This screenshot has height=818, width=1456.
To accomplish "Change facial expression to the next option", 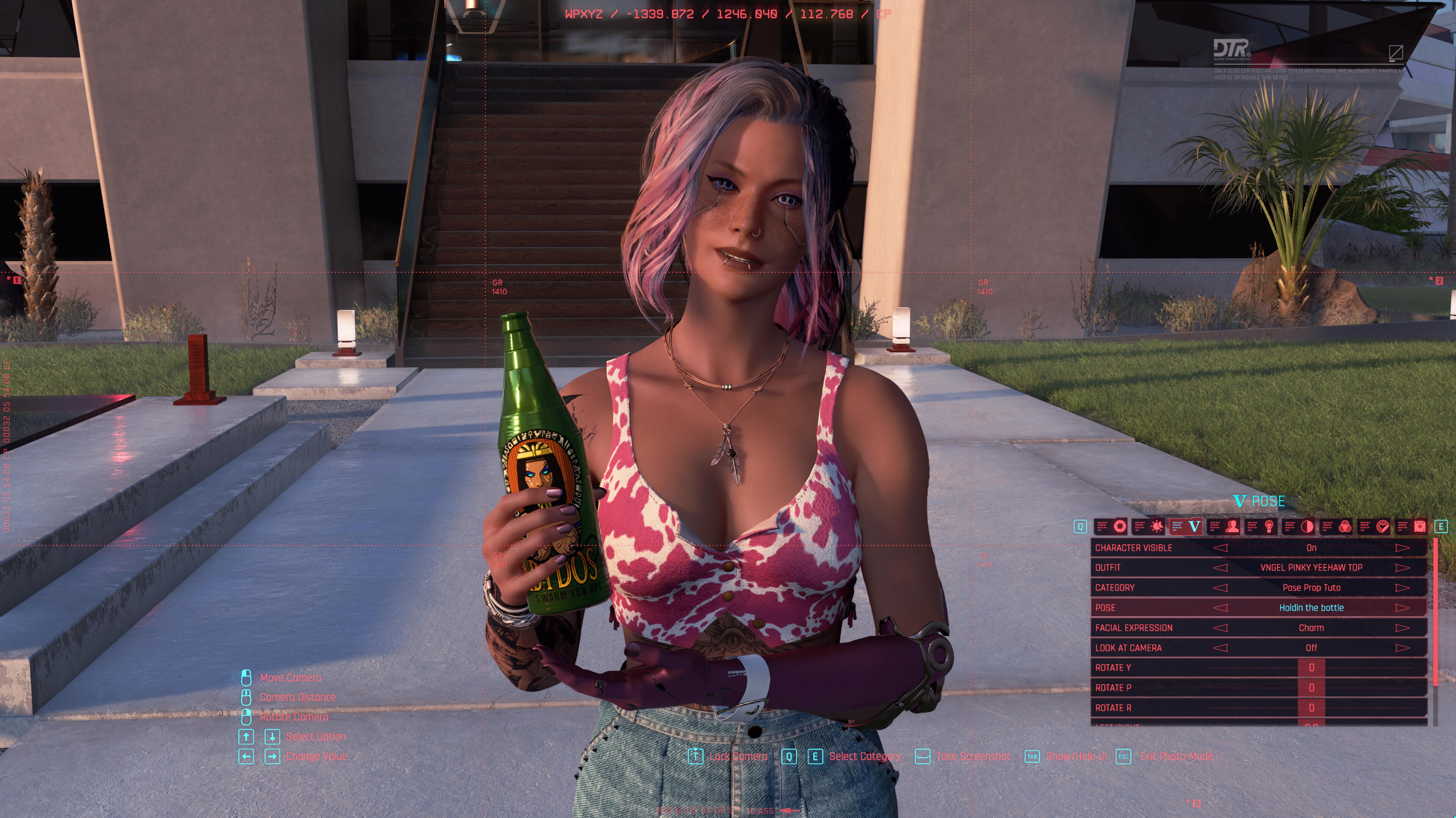I will pos(1402,628).
